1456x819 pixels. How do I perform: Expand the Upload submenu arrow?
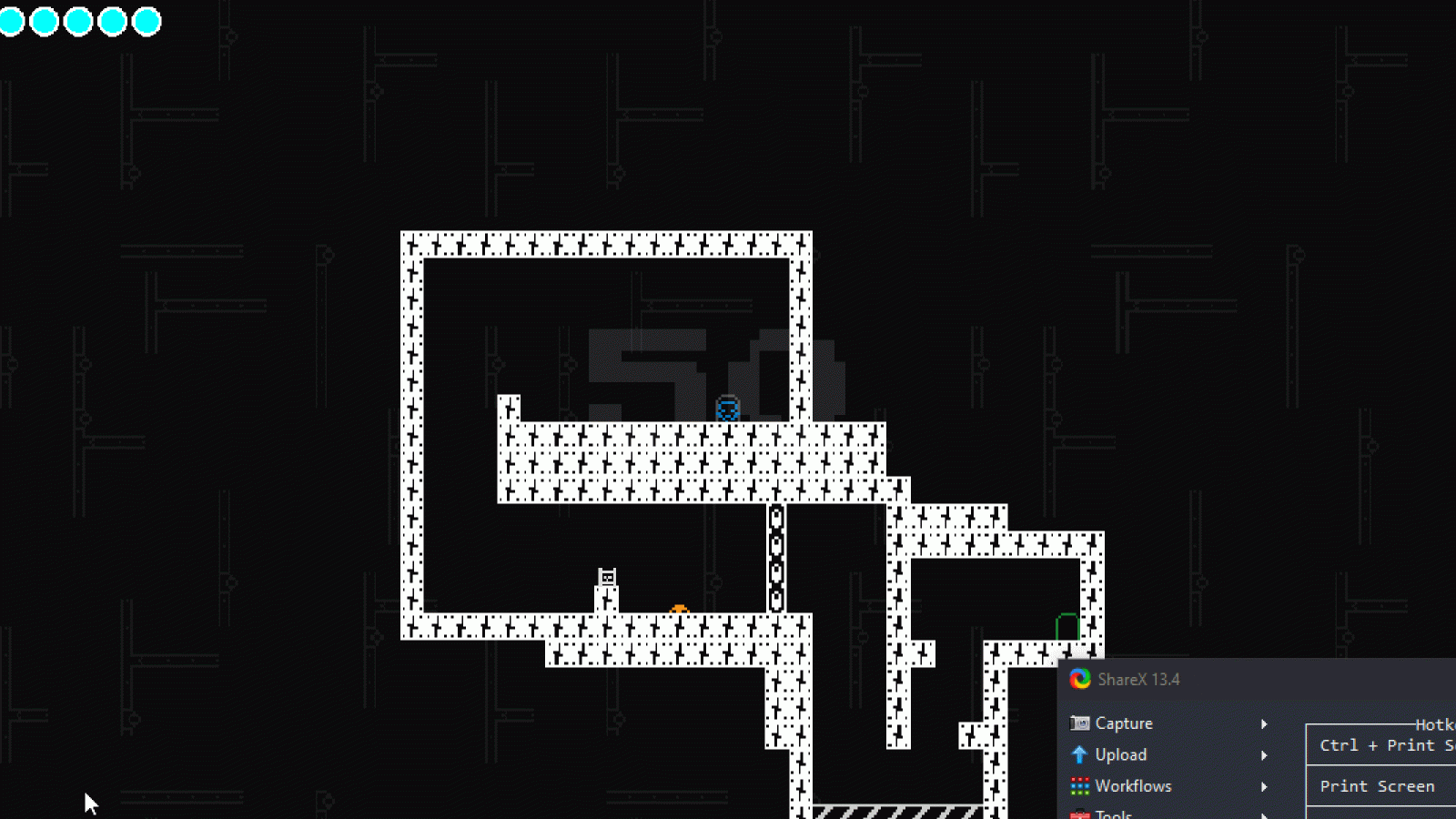1265,754
